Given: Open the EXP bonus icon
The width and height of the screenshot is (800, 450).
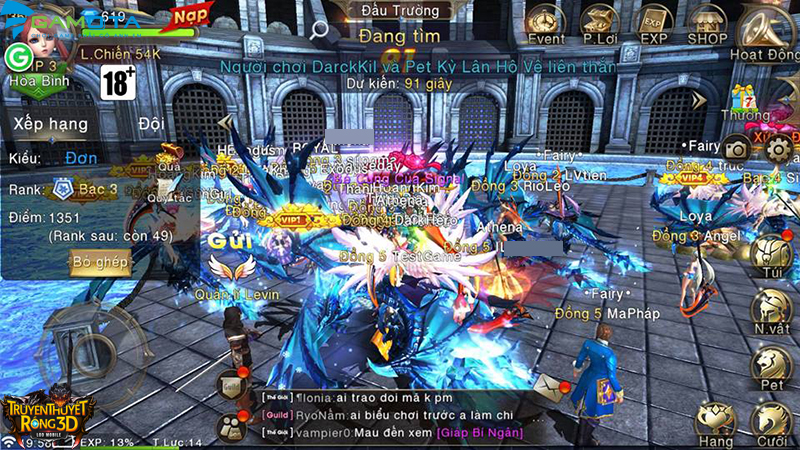Looking at the screenshot, I should (654, 22).
